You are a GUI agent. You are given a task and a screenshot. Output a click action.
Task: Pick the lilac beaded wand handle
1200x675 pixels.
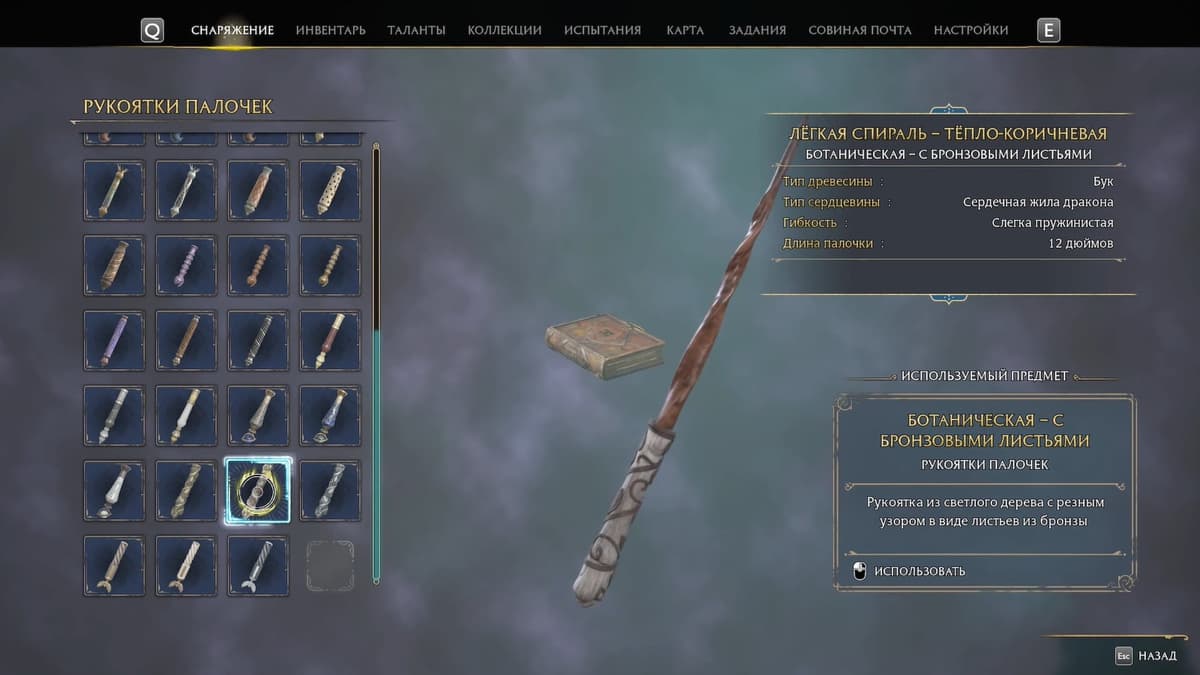click(186, 265)
